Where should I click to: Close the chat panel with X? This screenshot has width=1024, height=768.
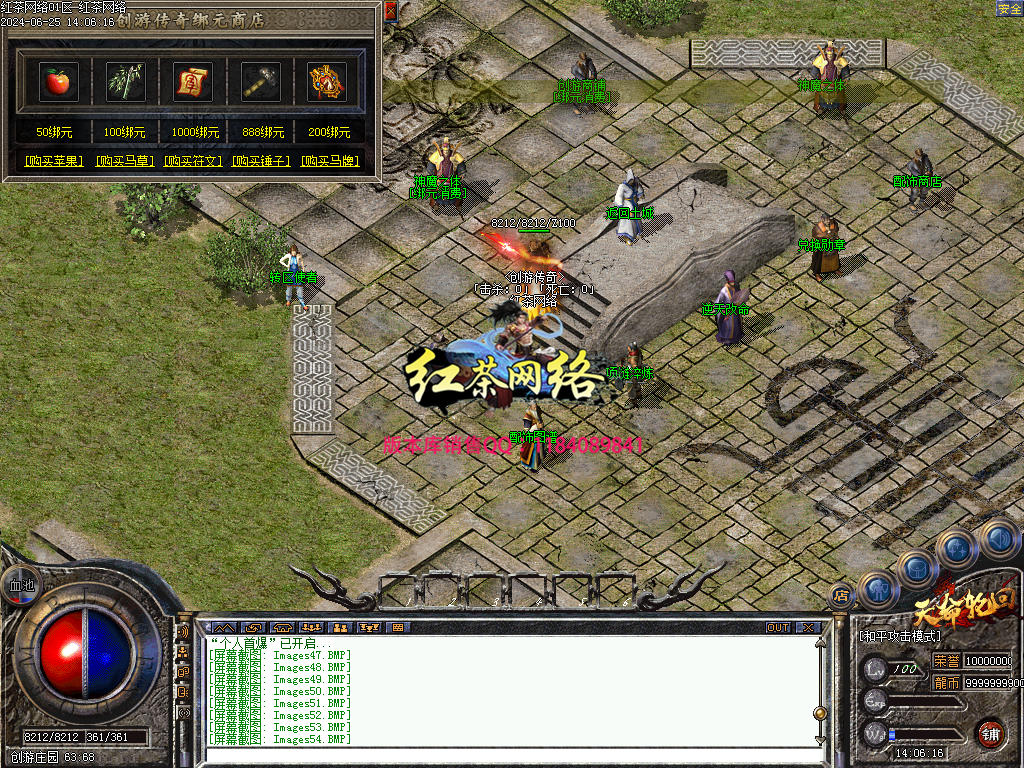tap(807, 627)
